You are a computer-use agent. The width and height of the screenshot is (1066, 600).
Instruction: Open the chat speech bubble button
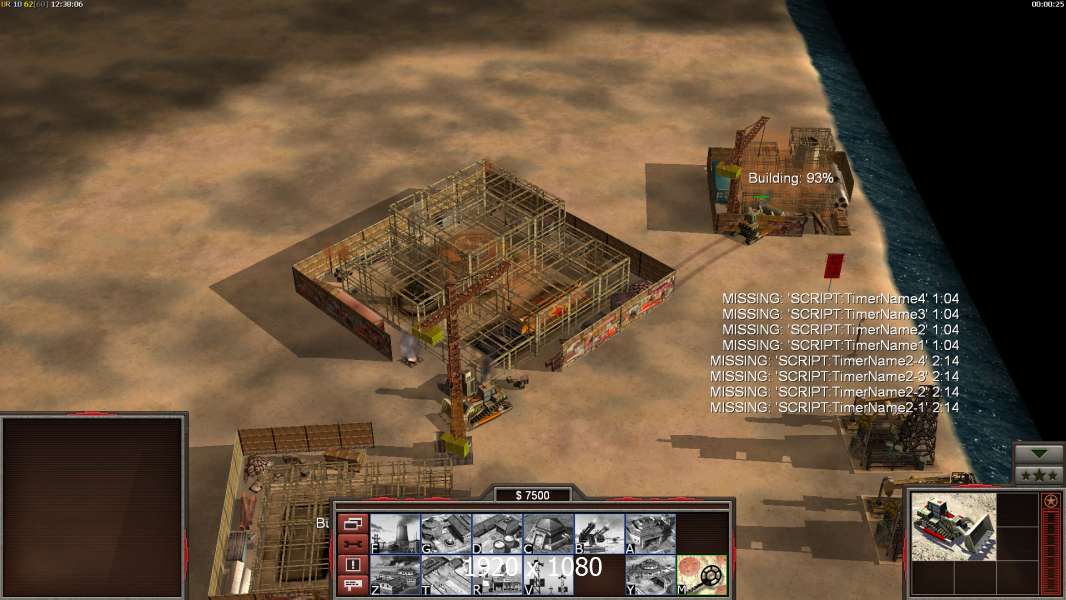point(352,585)
